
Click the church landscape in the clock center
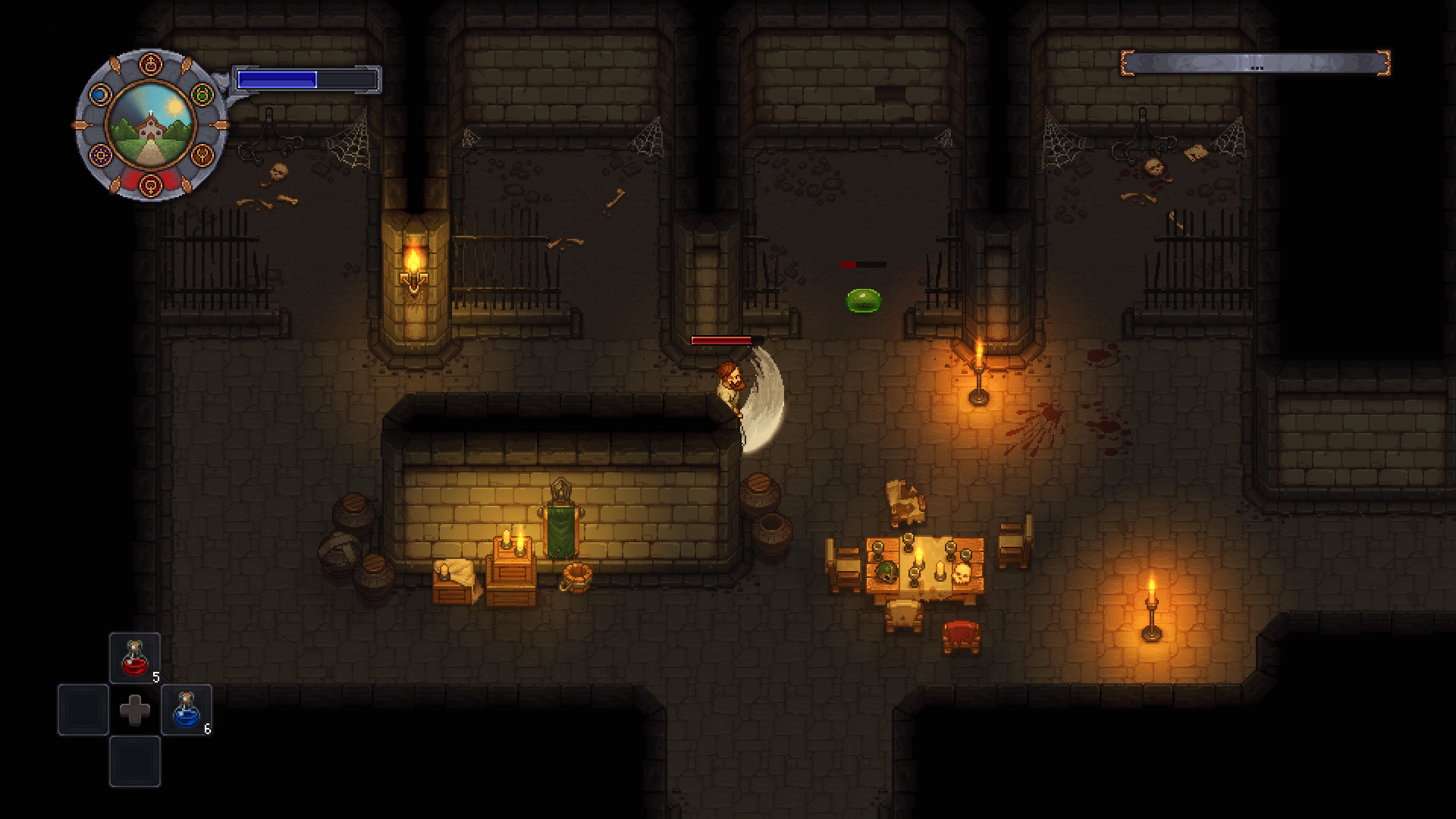(x=150, y=126)
